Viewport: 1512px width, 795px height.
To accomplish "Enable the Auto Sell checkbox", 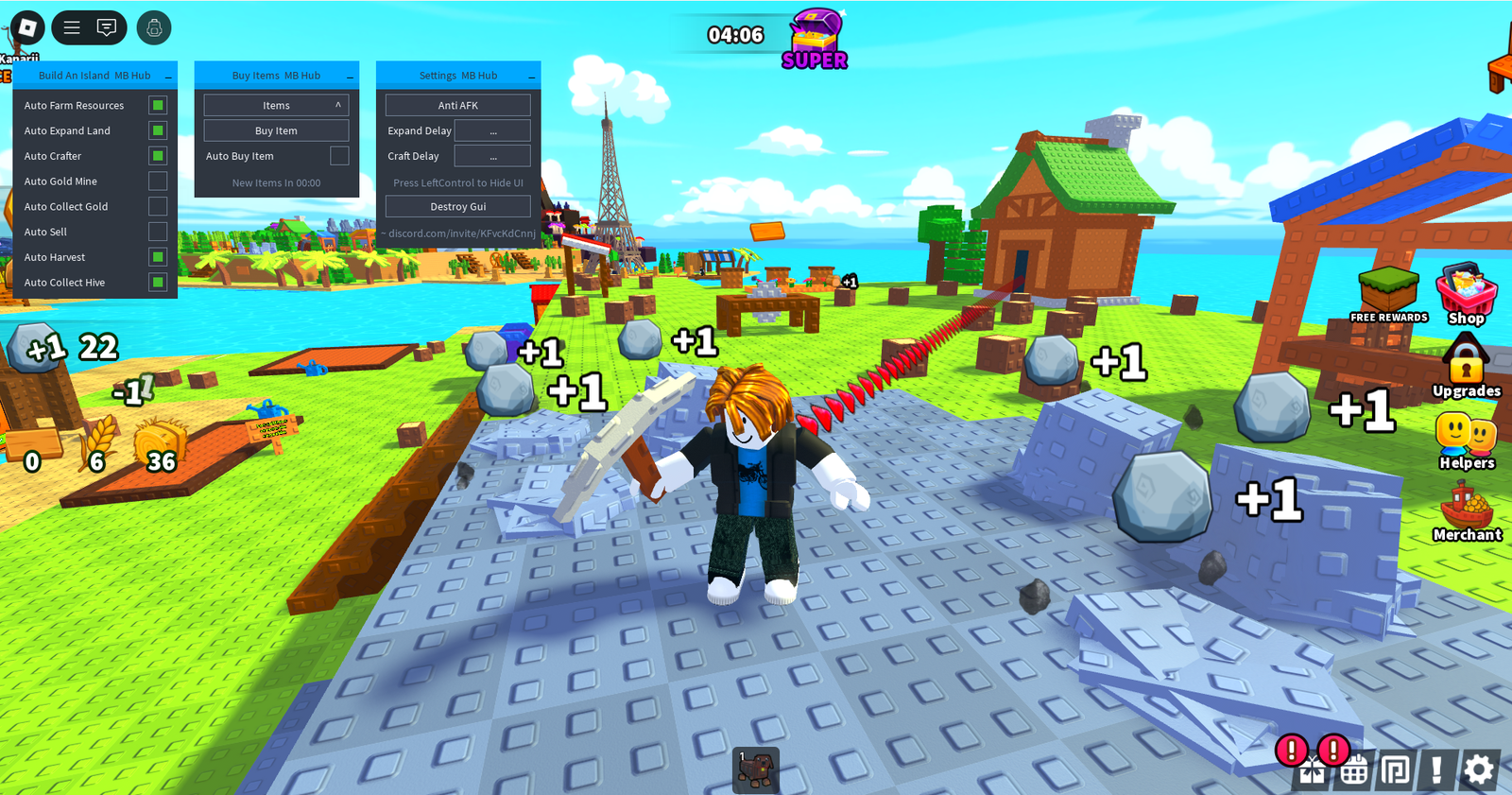I will [x=158, y=232].
